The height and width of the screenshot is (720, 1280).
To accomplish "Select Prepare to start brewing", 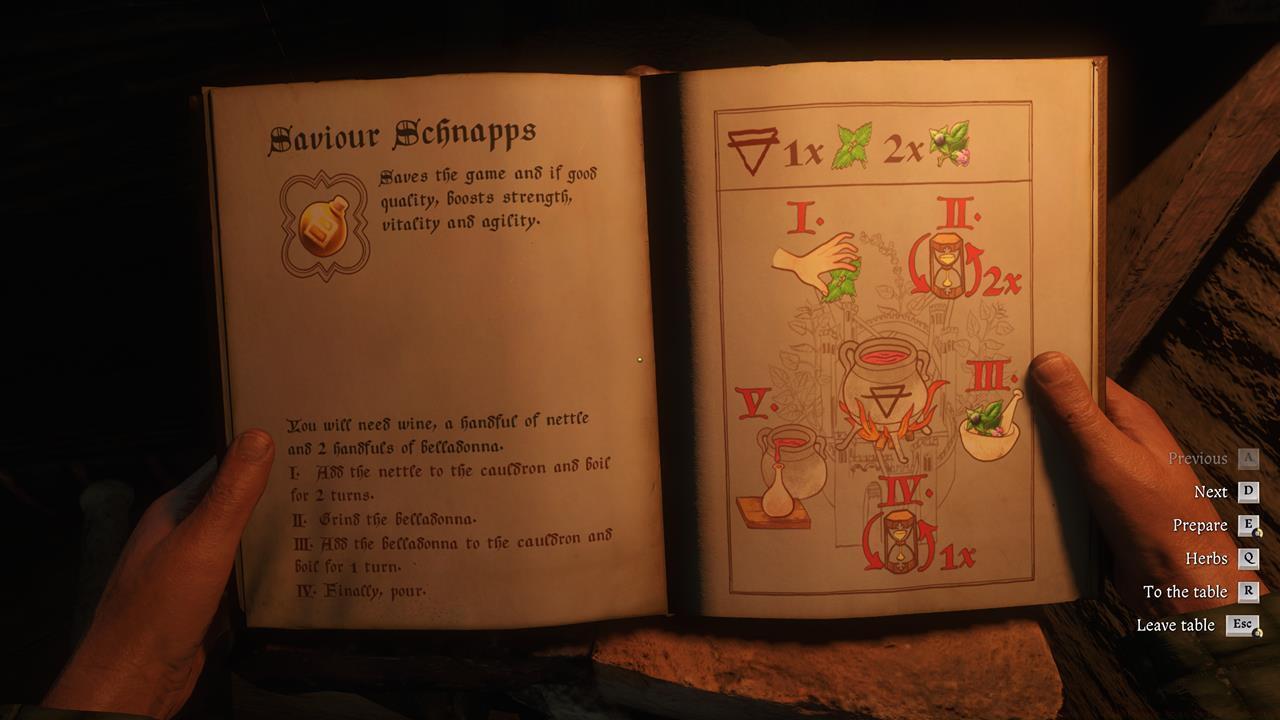I will tap(1200, 525).
